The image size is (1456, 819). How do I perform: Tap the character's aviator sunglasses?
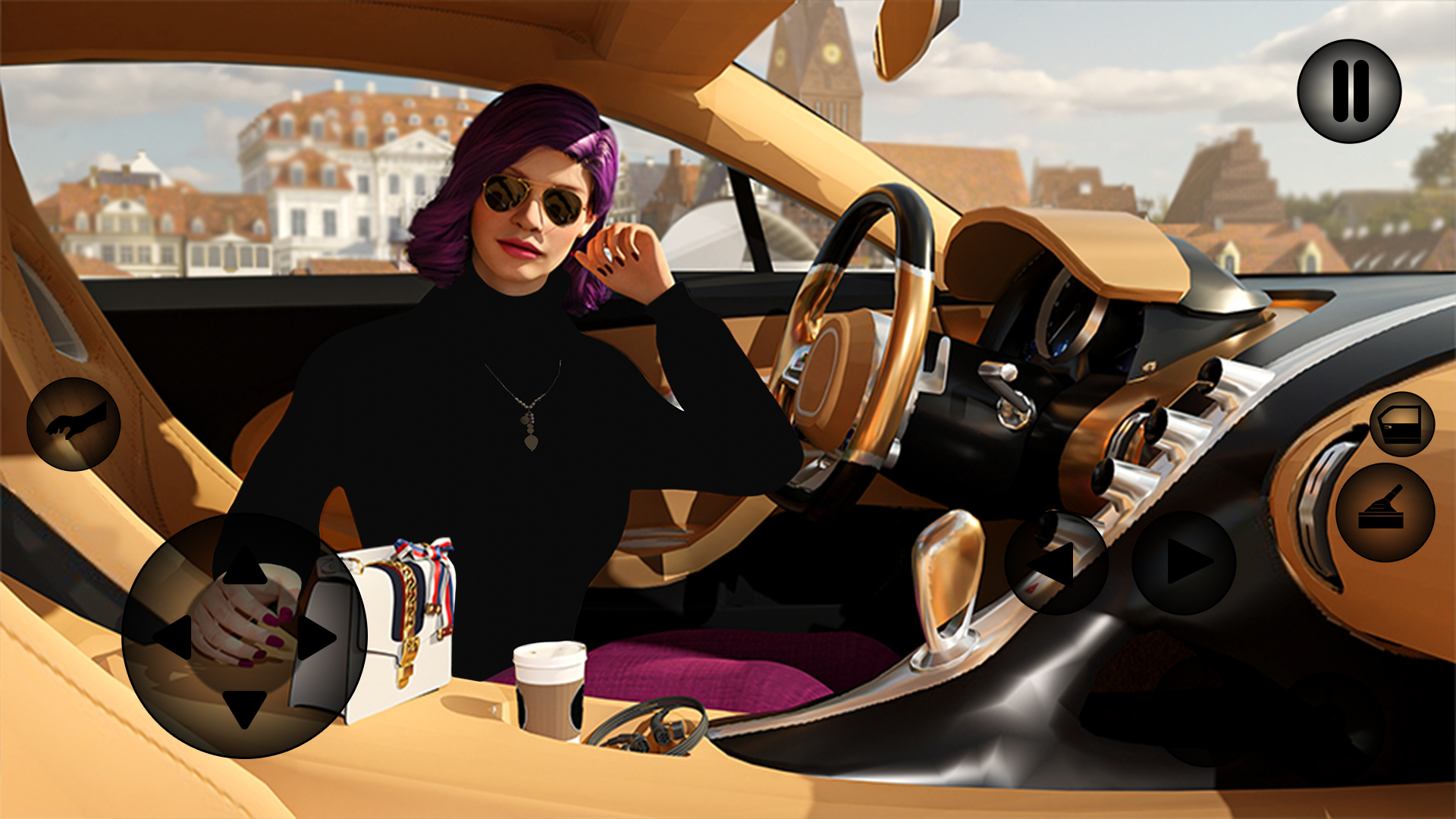(531, 199)
